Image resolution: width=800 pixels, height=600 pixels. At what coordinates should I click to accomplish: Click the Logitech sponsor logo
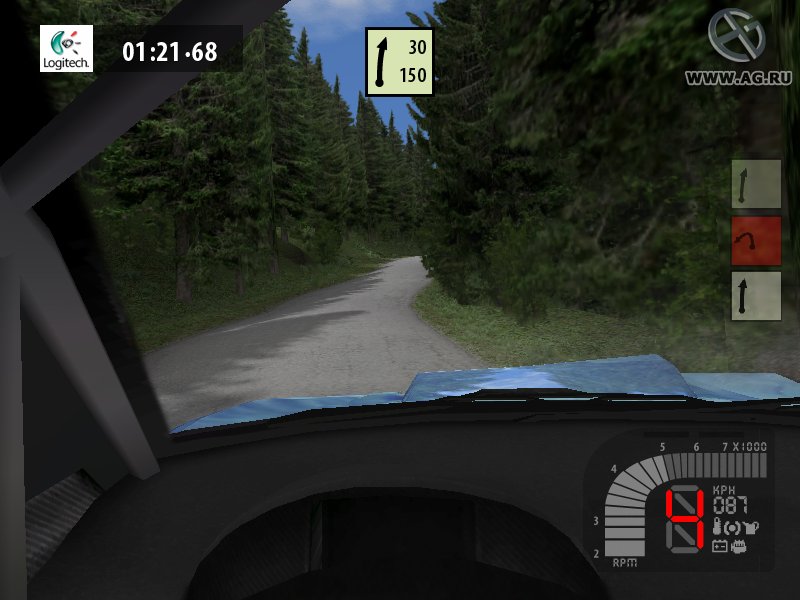pyautogui.click(x=66, y=48)
